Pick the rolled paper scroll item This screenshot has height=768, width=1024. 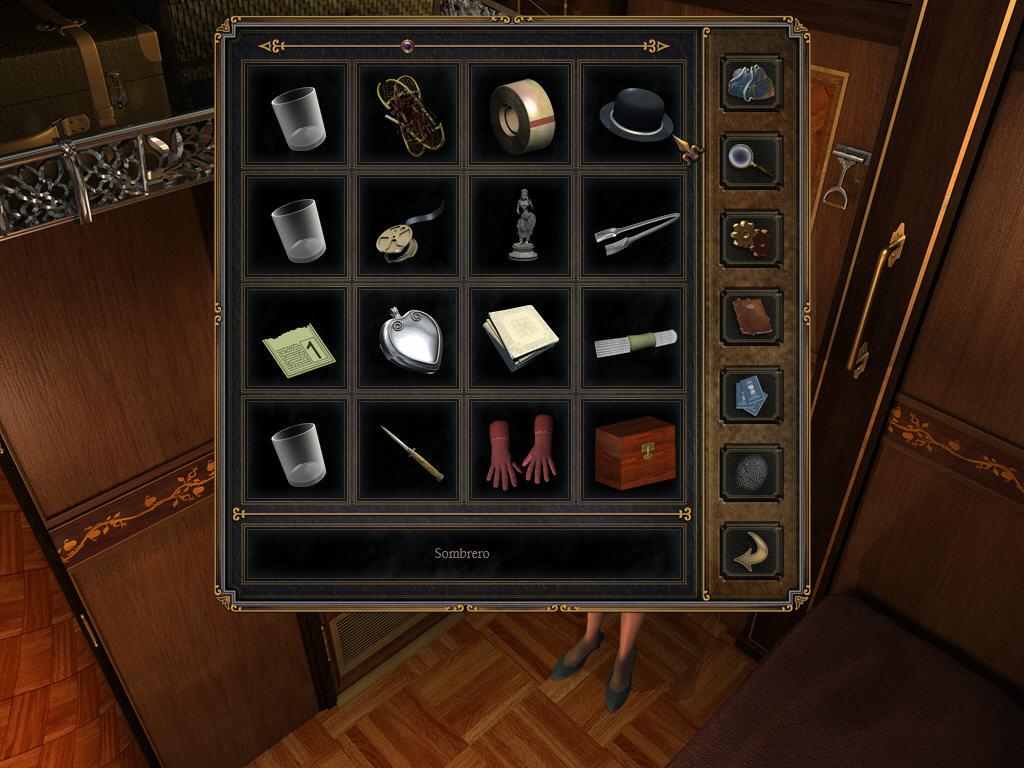[633, 339]
